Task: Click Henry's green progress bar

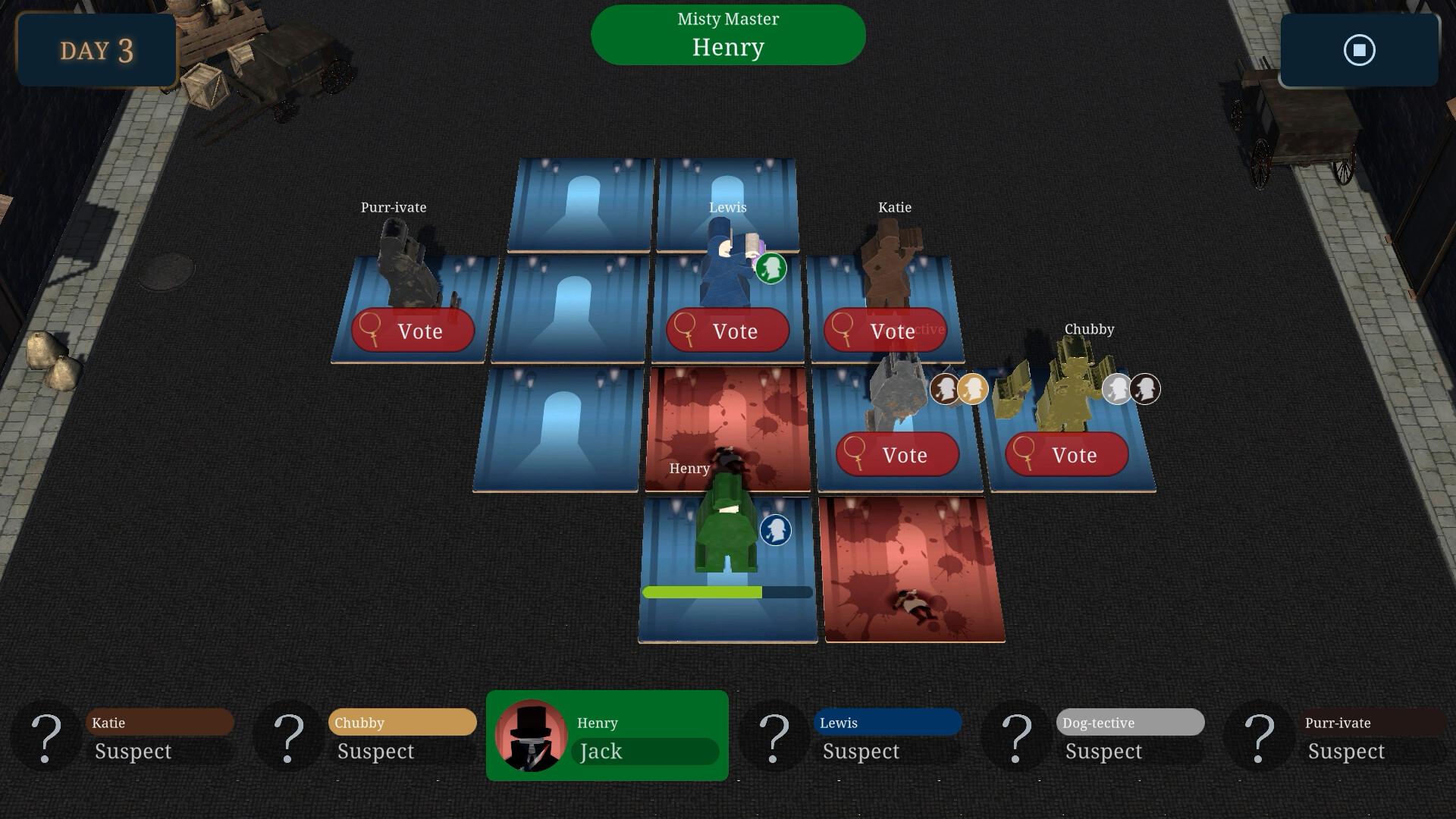Action: point(701,591)
